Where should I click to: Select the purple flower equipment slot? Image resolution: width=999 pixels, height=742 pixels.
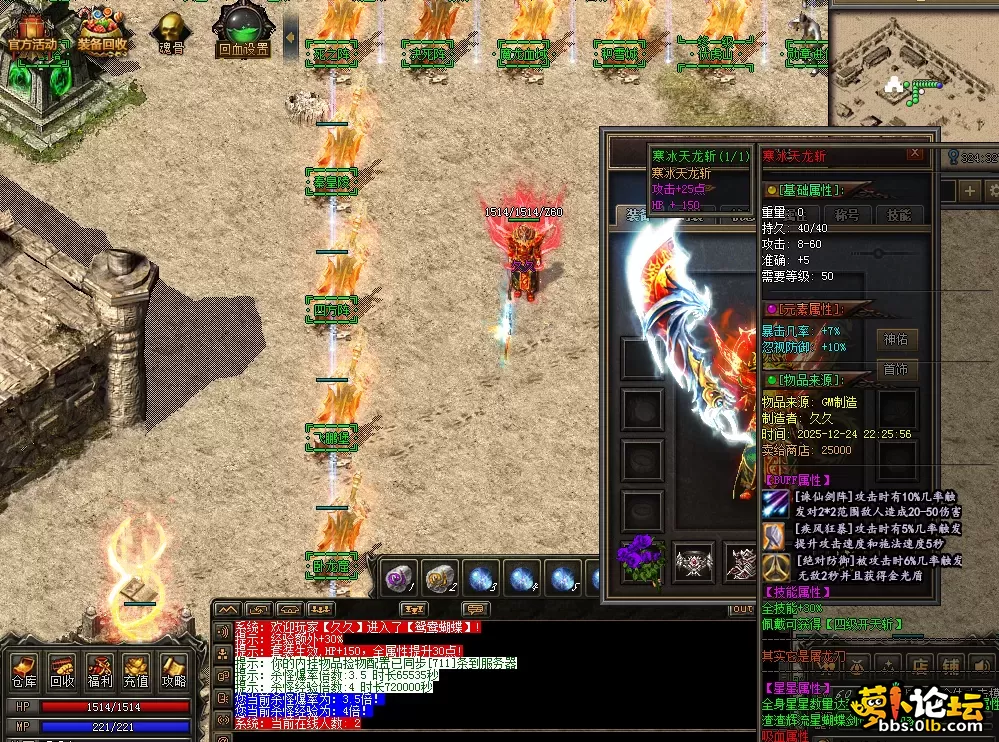pos(641,560)
